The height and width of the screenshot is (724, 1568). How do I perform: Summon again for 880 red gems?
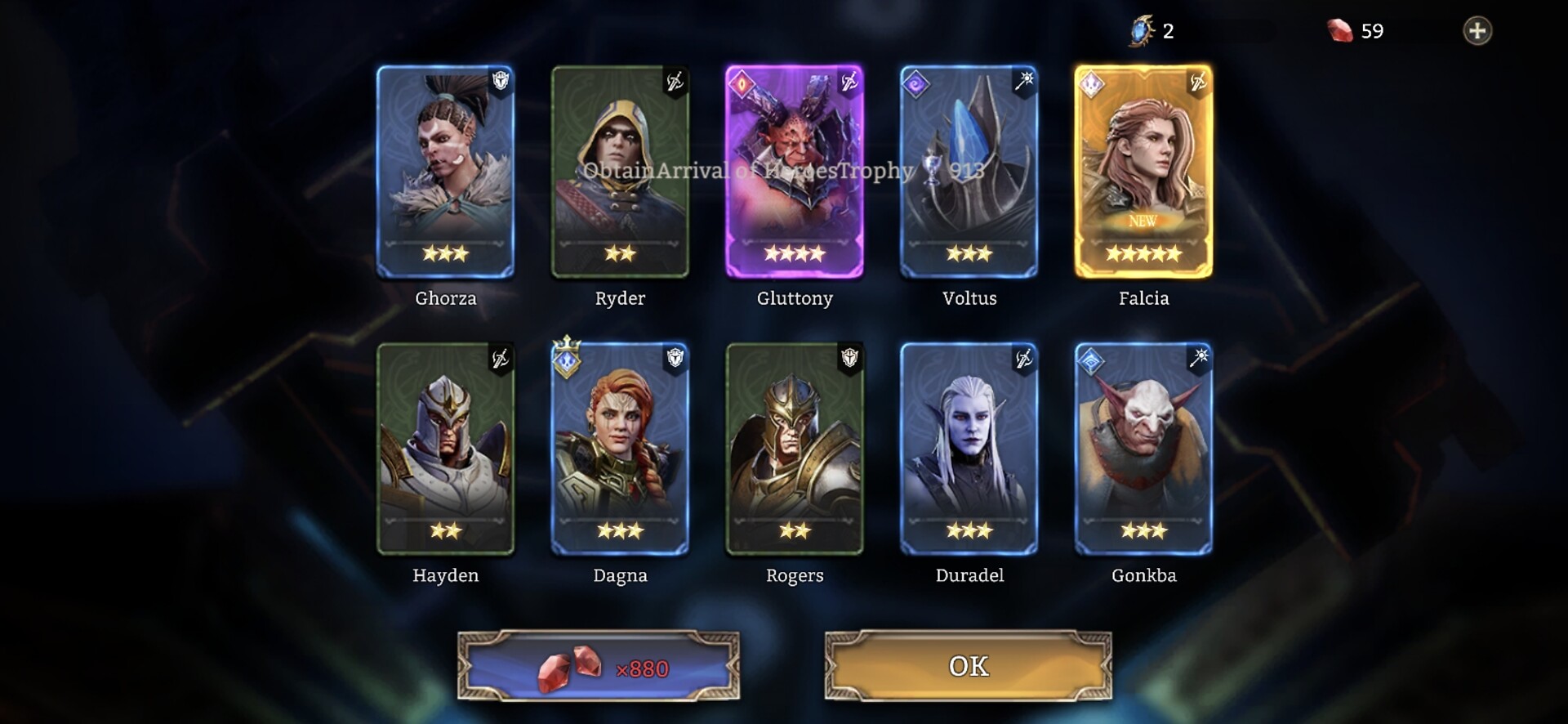pos(599,667)
